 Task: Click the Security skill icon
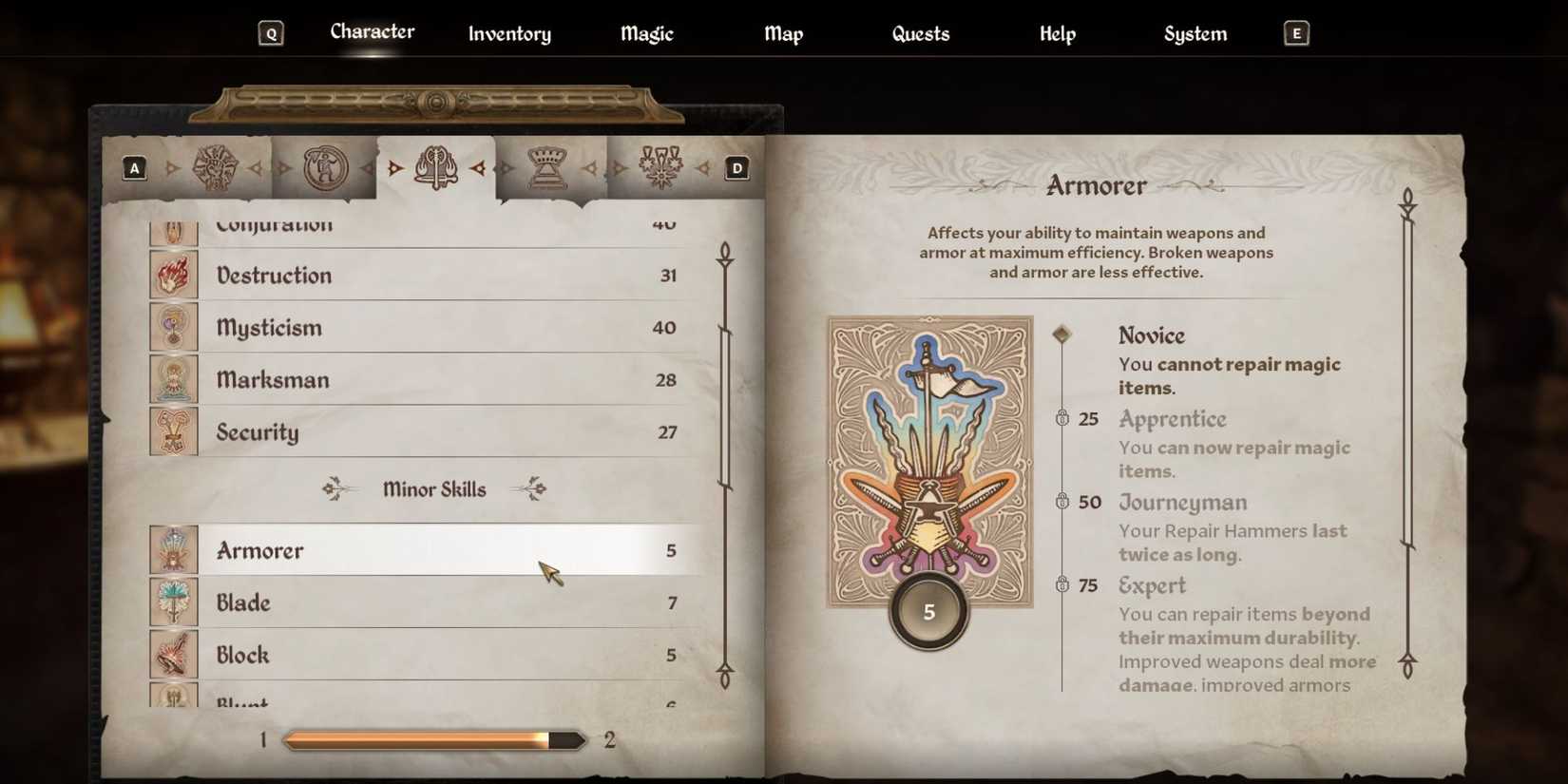pos(174,431)
